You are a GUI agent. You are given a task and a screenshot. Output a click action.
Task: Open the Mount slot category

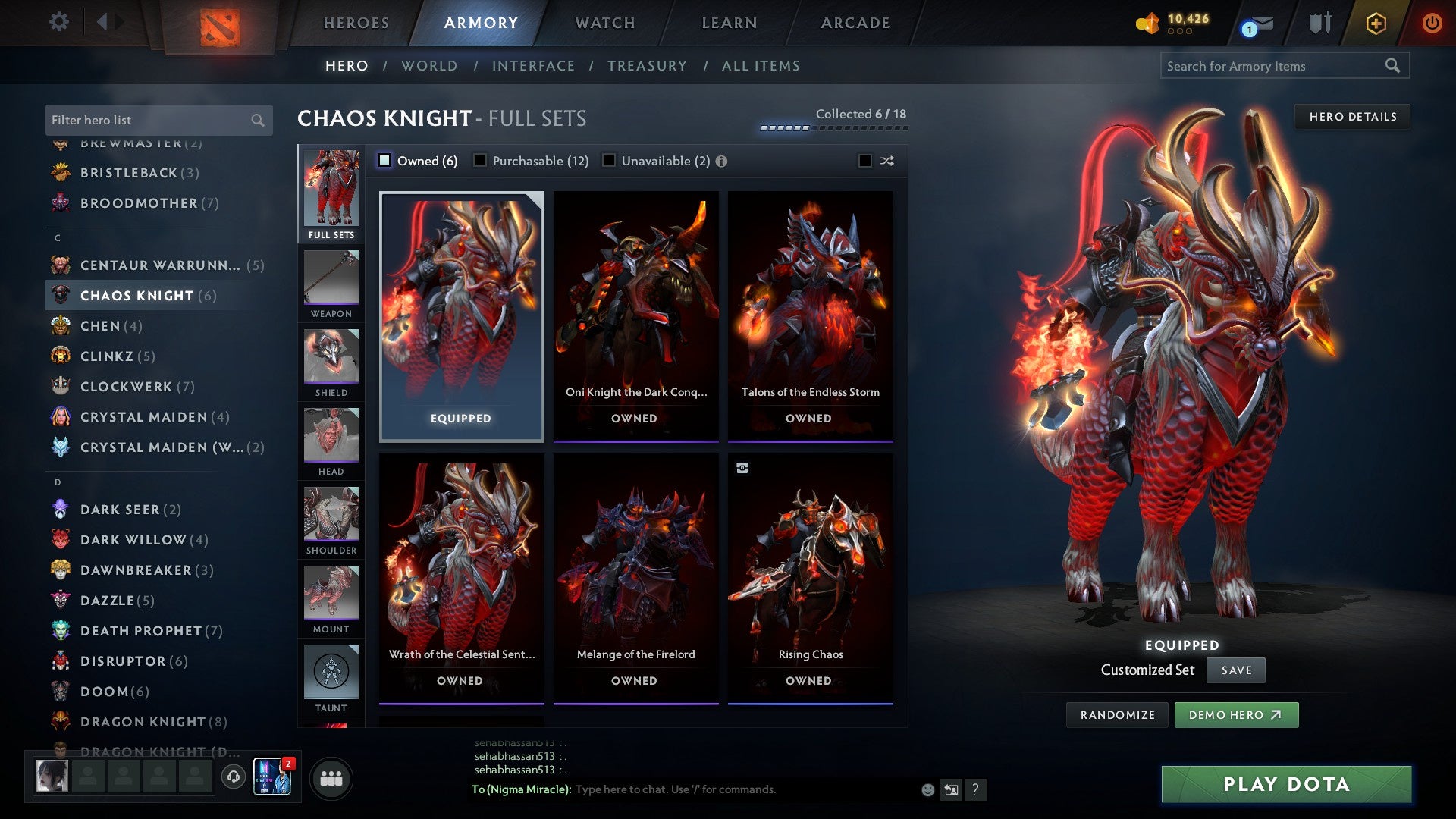331,600
